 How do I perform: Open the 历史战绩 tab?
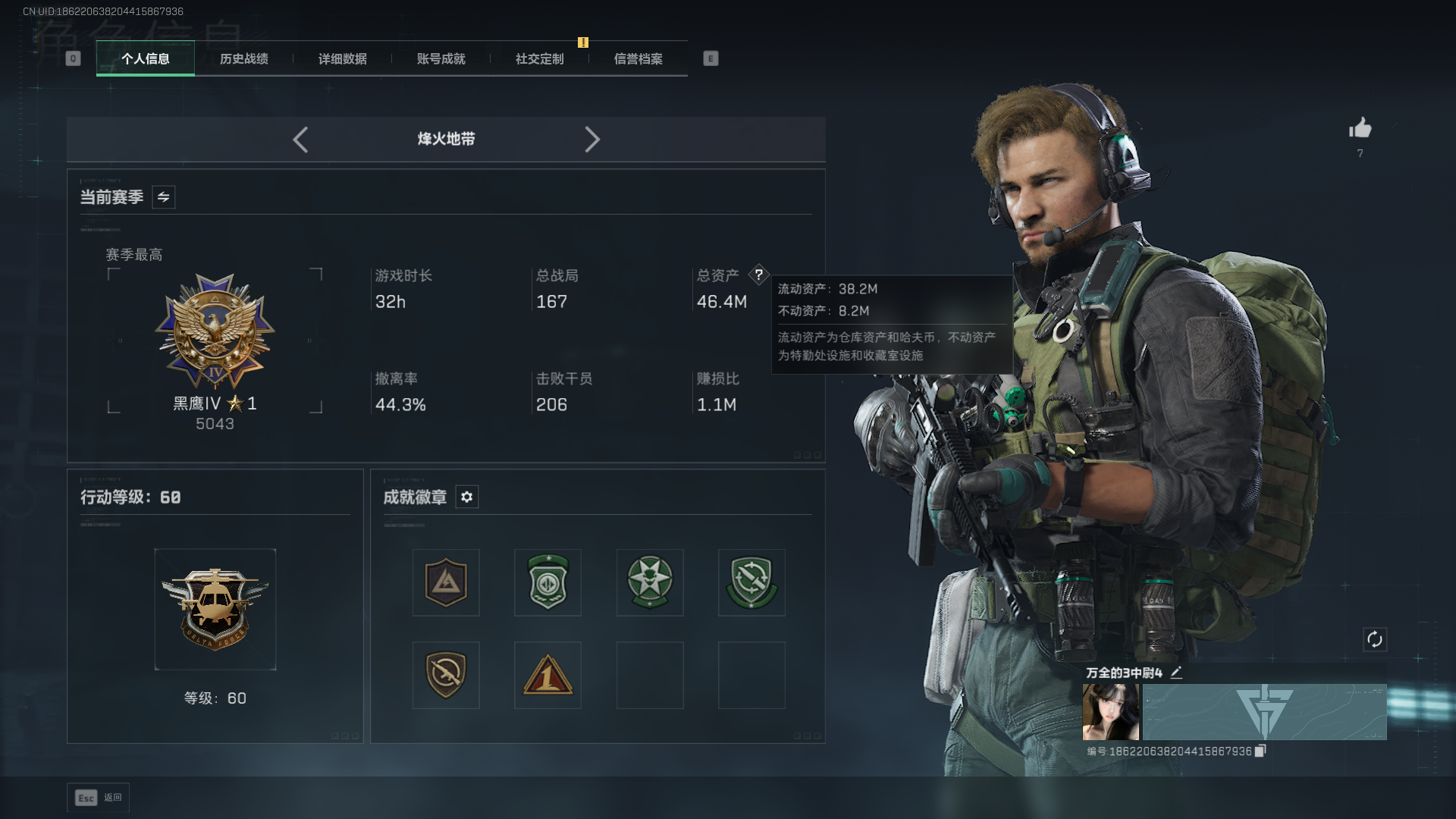coord(243,58)
